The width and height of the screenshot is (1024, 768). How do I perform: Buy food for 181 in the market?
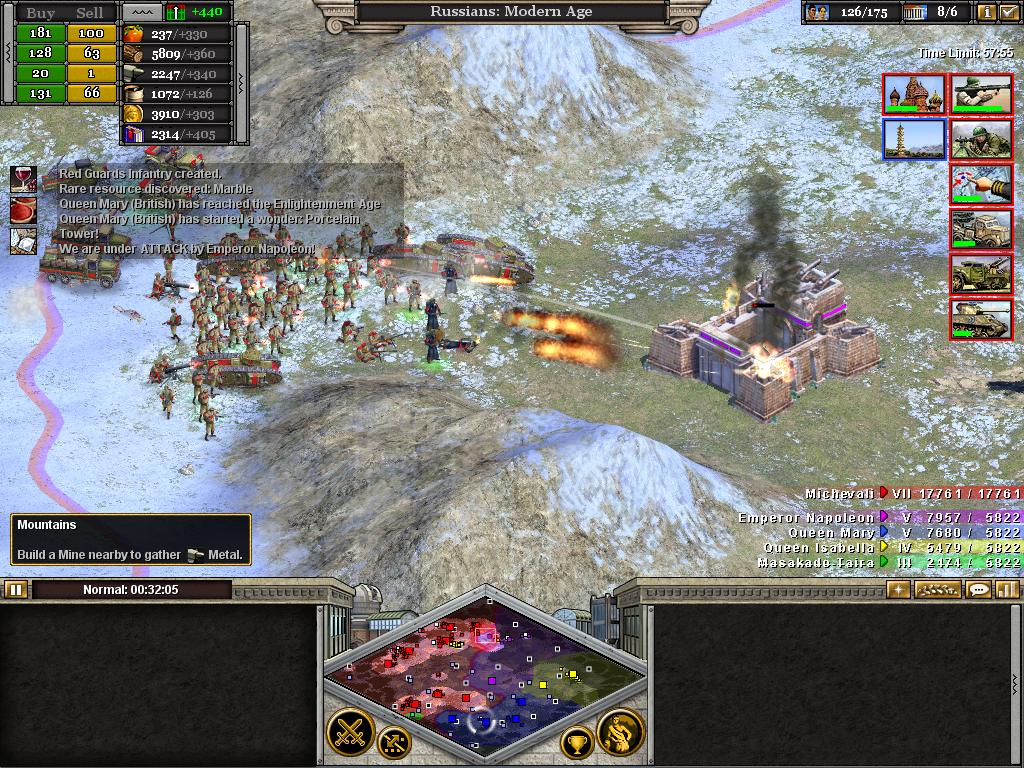tap(39, 33)
